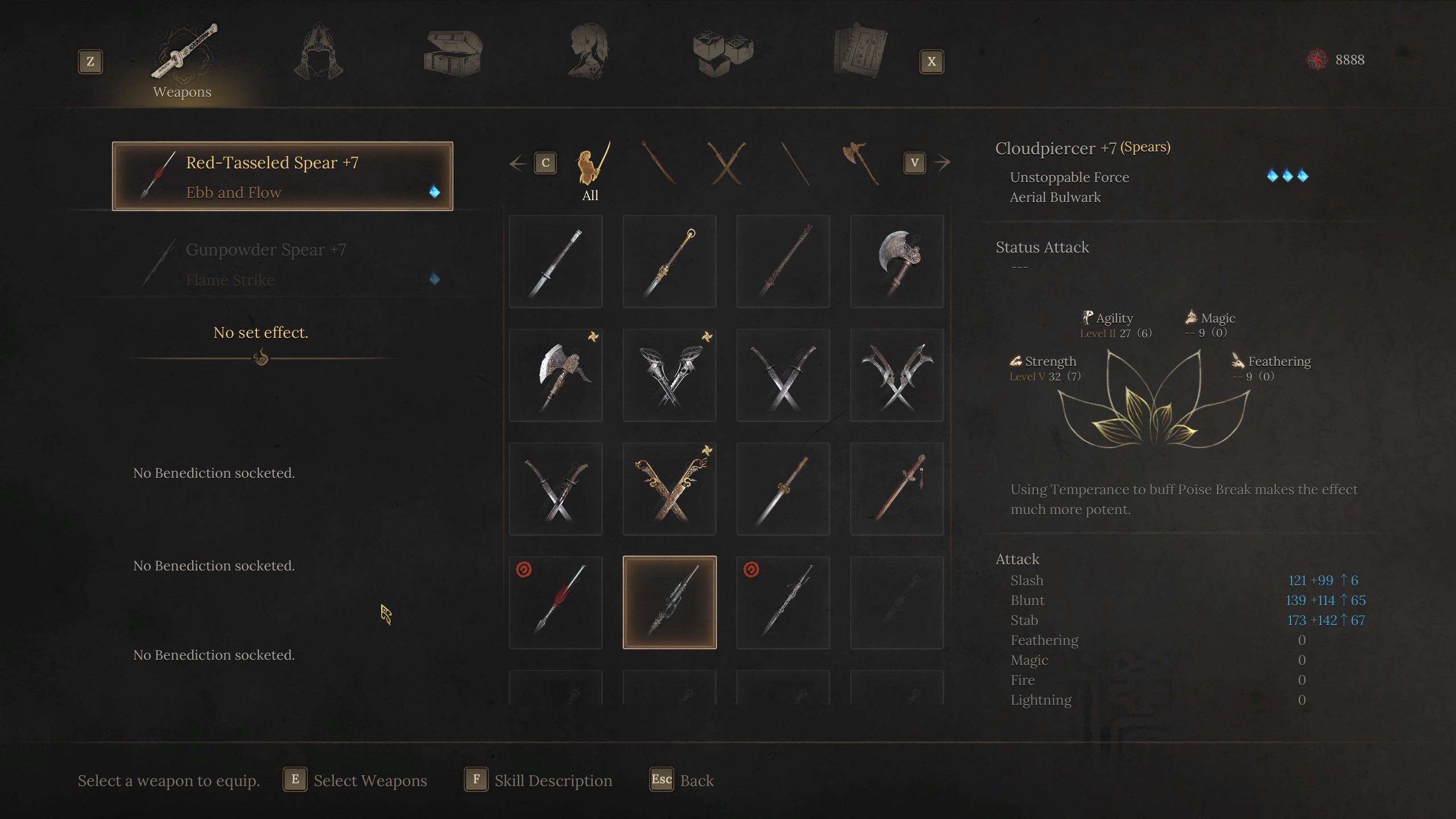Image resolution: width=1456 pixels, height=819 pixels.
Task: Select the Red-Tasseled Spear +7 equipped slot
Action: pyautogui.click(x=283, y=176)
